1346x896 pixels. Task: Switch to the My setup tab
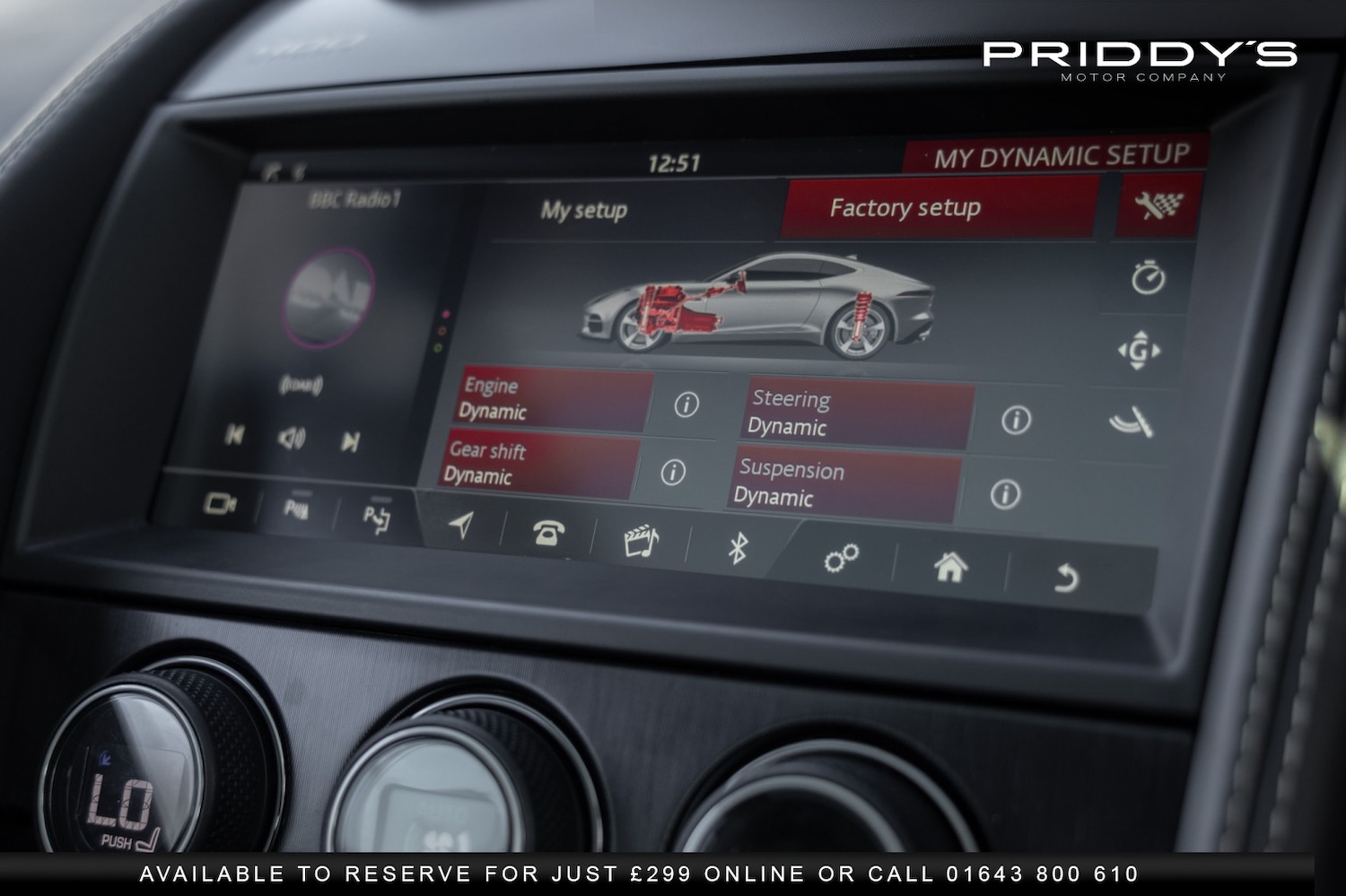click(583, 210)
